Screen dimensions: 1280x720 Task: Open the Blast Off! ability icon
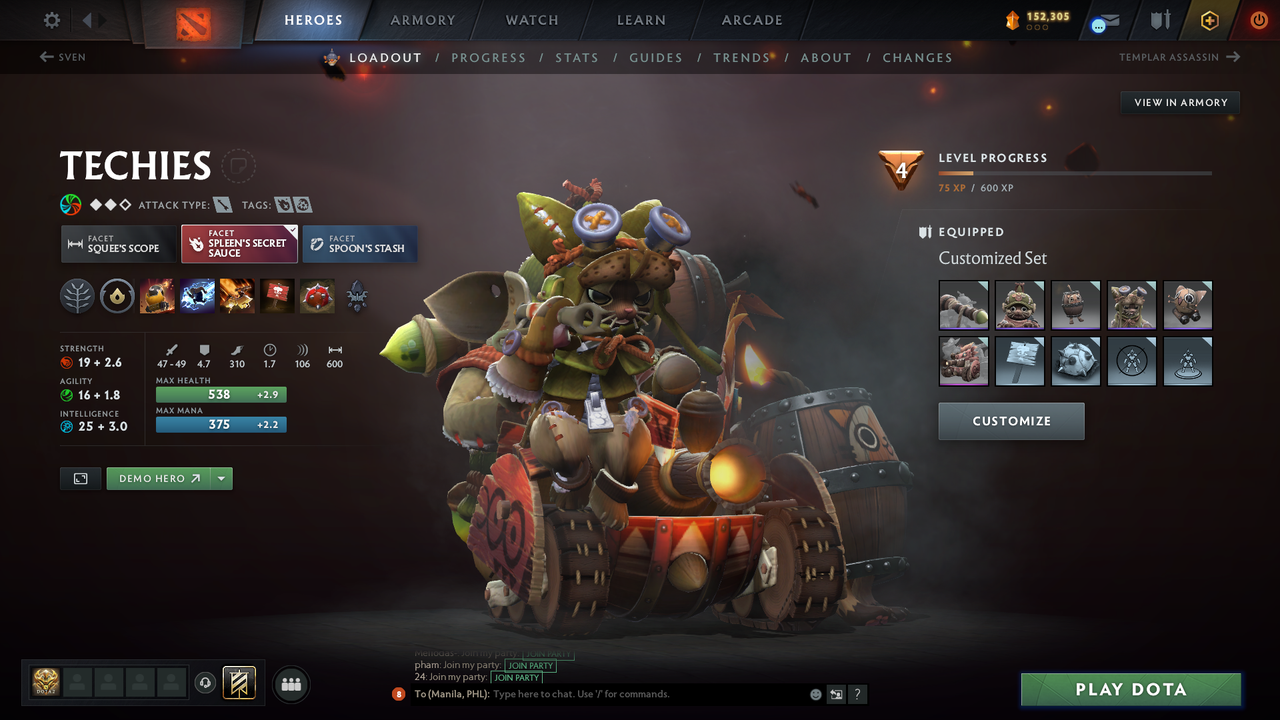tap(237, 296)
